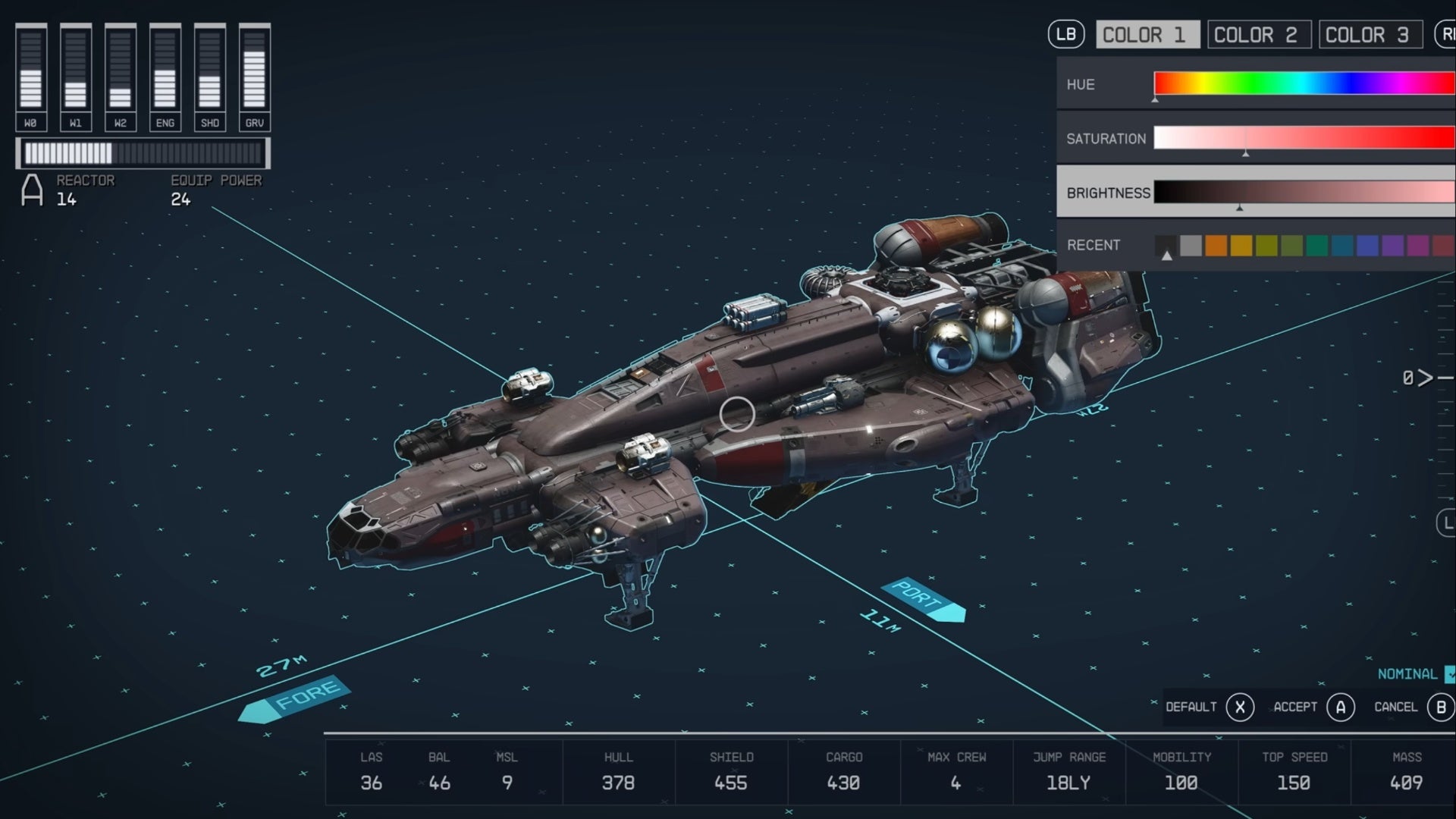Select the W1 weapon power gauge
Viewport: 1456px width, 819px height.
tap(76, 72)
